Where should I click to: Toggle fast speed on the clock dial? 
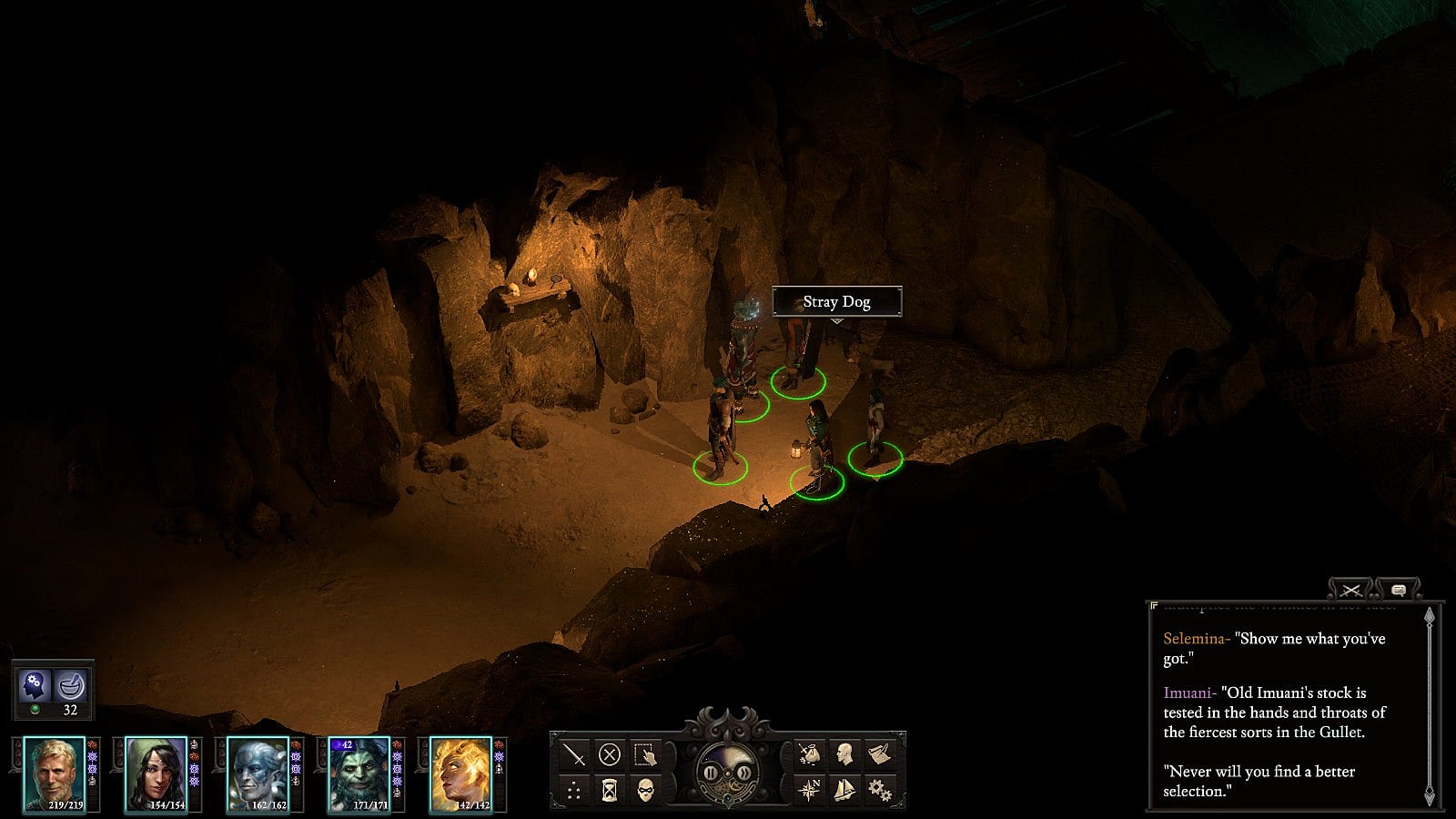[x=744, y=773]
